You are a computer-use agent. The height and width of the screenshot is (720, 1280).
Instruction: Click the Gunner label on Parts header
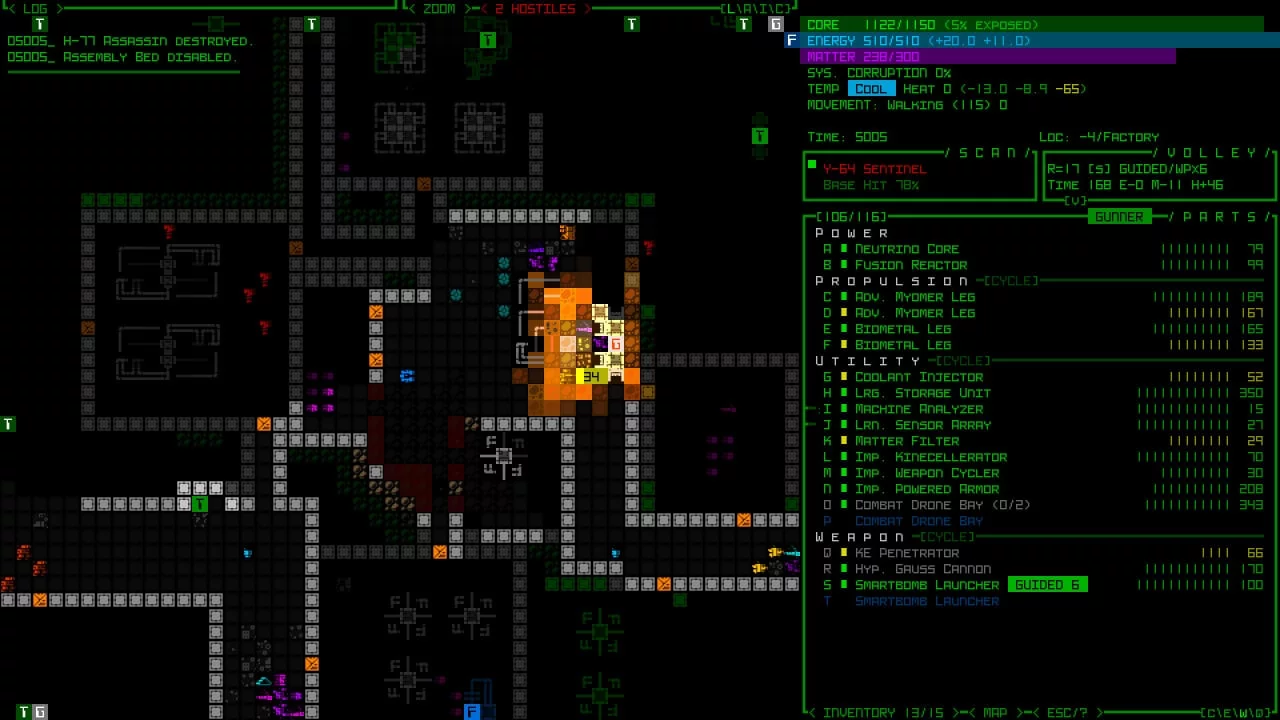[x=1118, y=217]
